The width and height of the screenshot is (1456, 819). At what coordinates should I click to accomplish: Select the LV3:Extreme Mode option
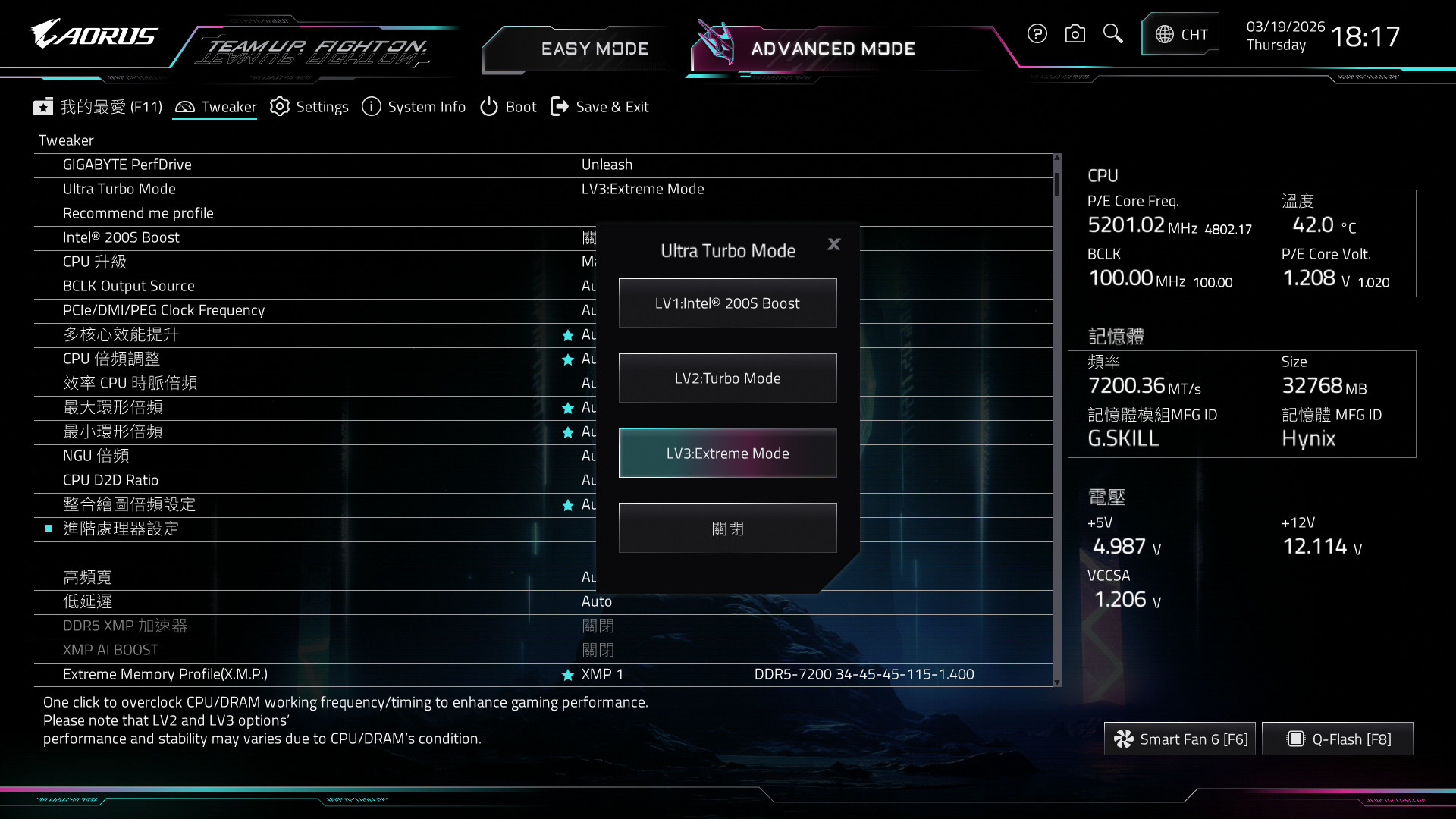pyautogui.click(x=727, y=453)
